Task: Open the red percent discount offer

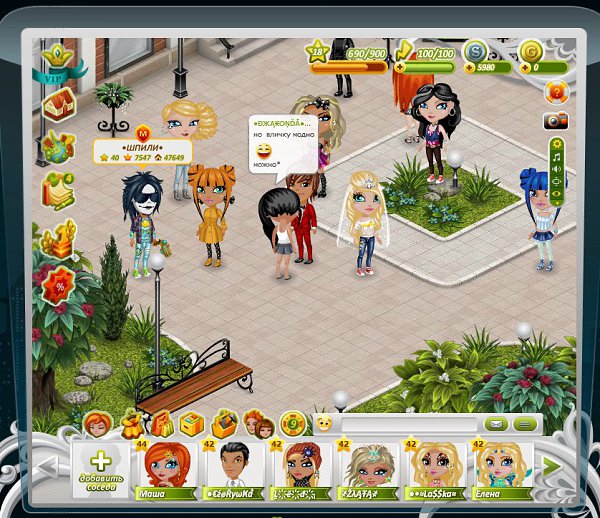Action: click(59, 284)
